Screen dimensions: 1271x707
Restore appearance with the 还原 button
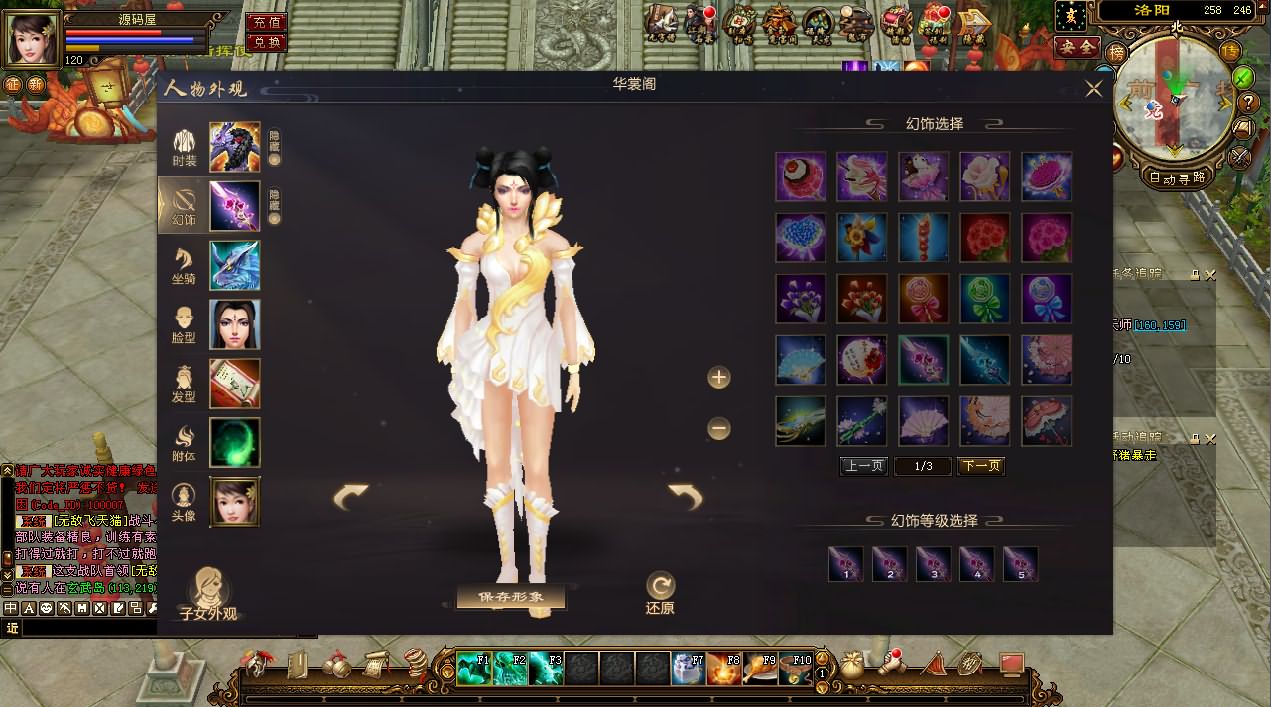[660, 592]
